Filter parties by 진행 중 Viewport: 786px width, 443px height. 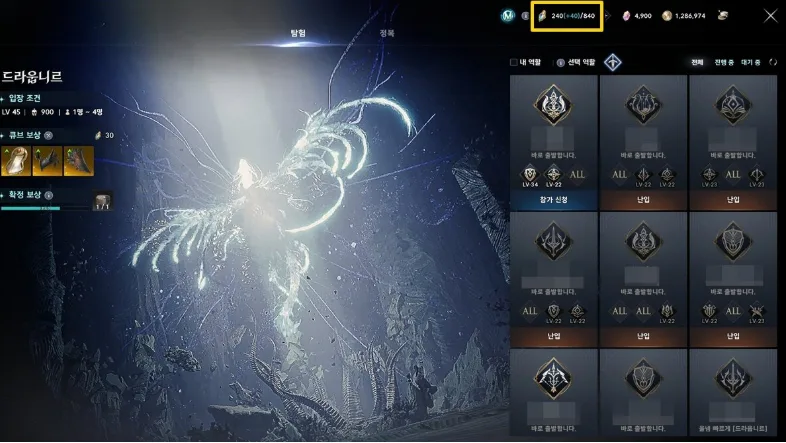point(724,62)
